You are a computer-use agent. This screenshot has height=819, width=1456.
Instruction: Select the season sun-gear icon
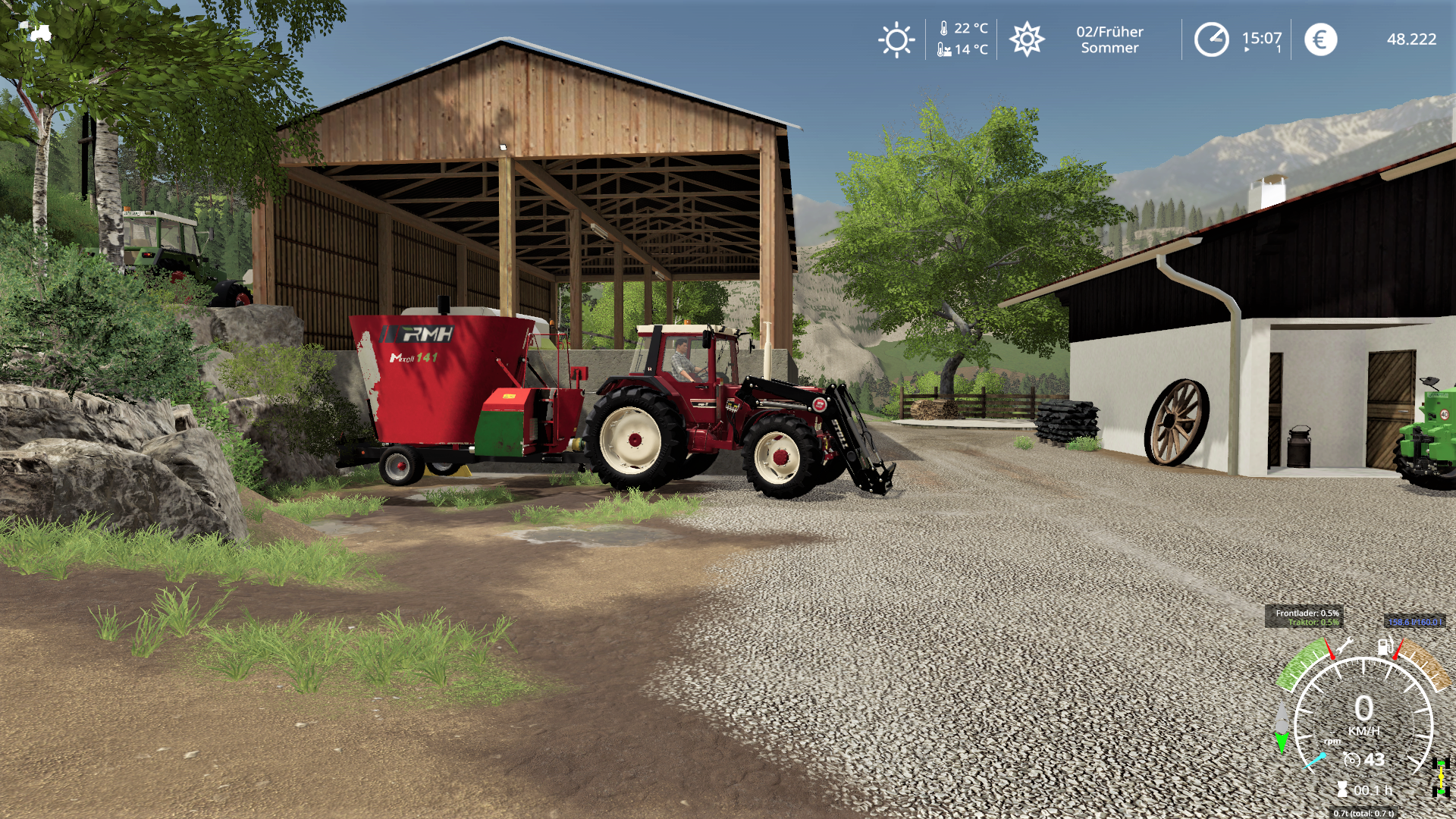tap(1027, 39)
